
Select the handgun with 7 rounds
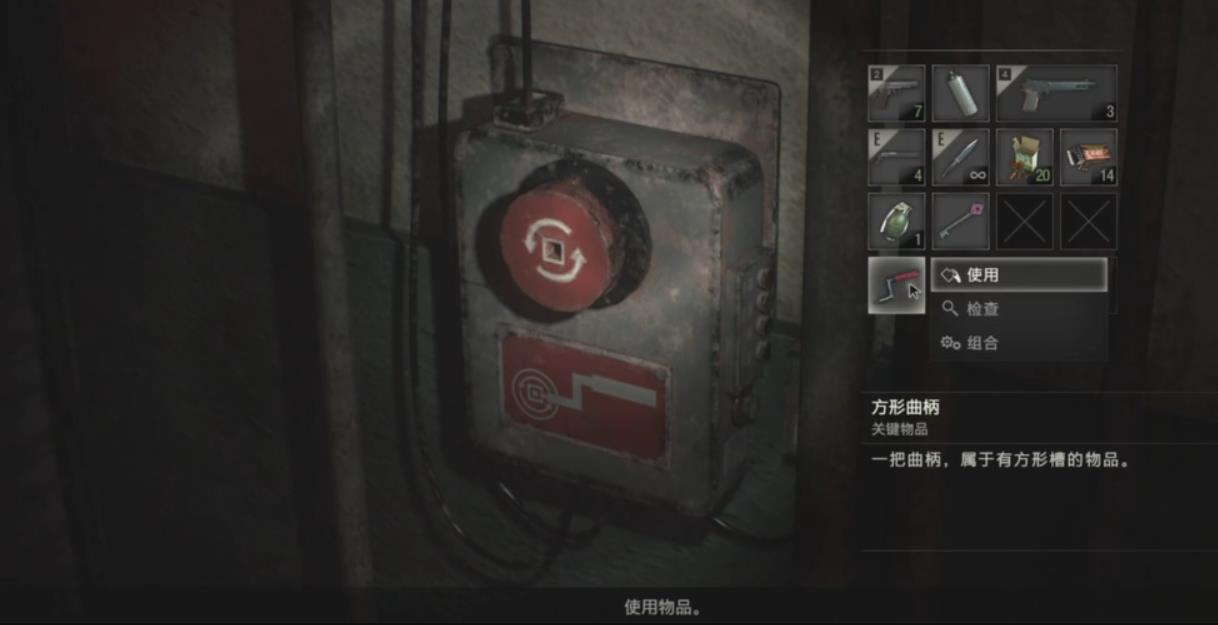point(896,94)
